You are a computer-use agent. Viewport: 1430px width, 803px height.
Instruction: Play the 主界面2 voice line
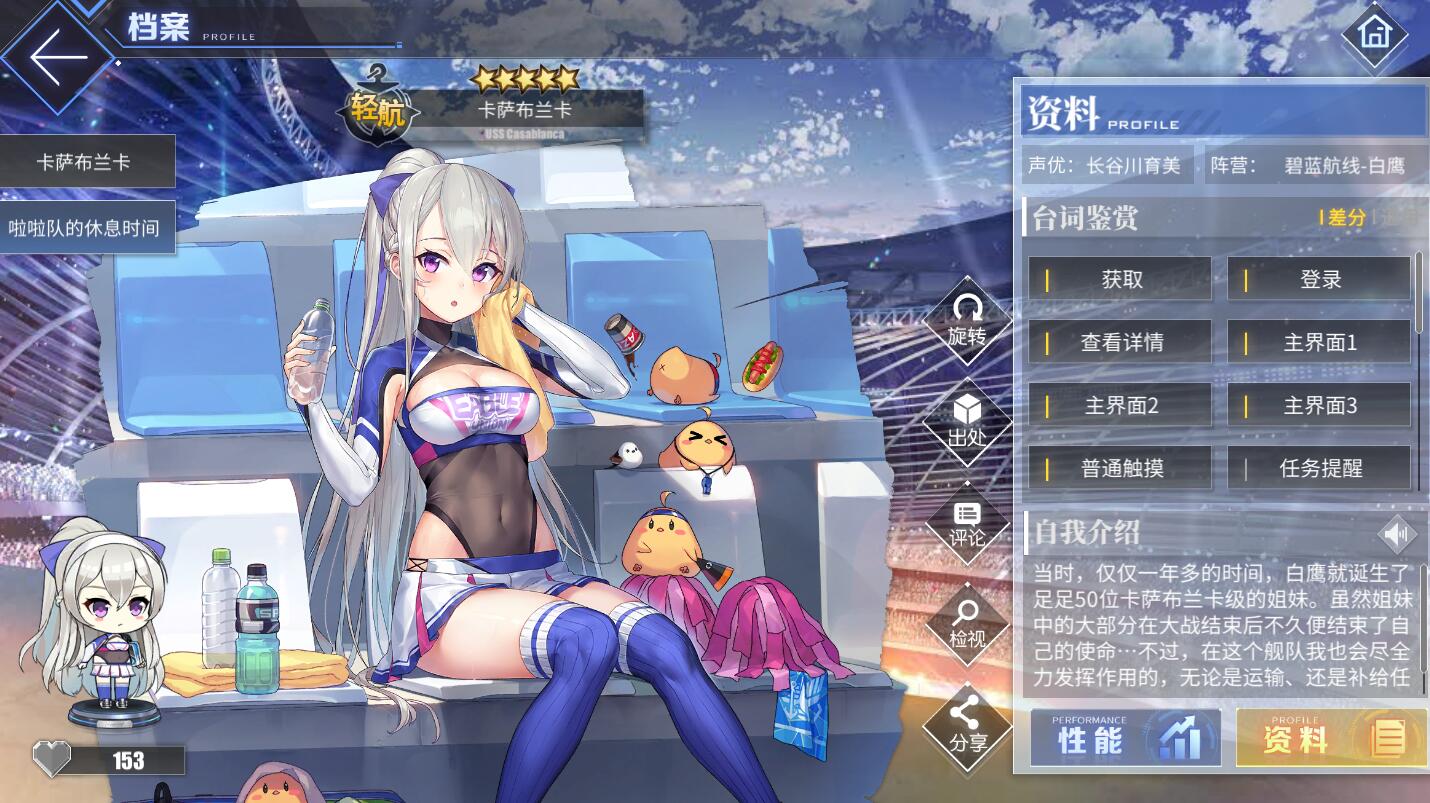tap(1120, 406)
